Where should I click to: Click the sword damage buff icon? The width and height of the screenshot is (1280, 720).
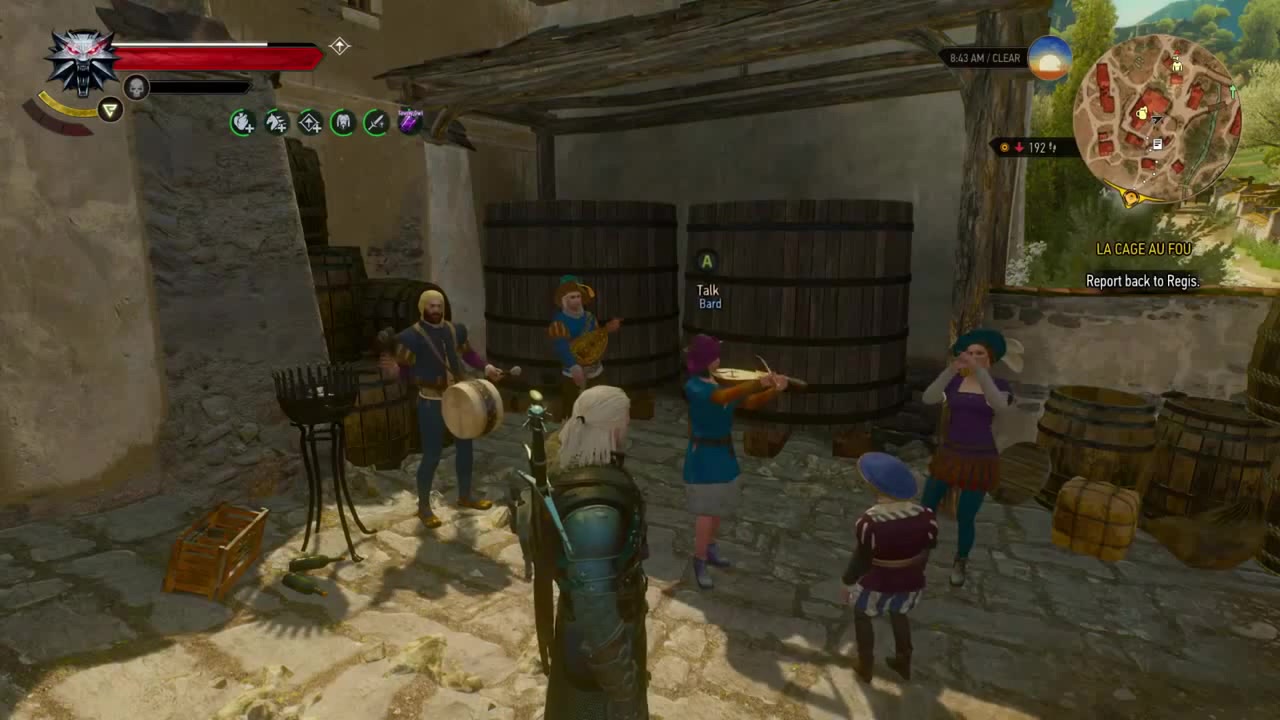(377, 124)
